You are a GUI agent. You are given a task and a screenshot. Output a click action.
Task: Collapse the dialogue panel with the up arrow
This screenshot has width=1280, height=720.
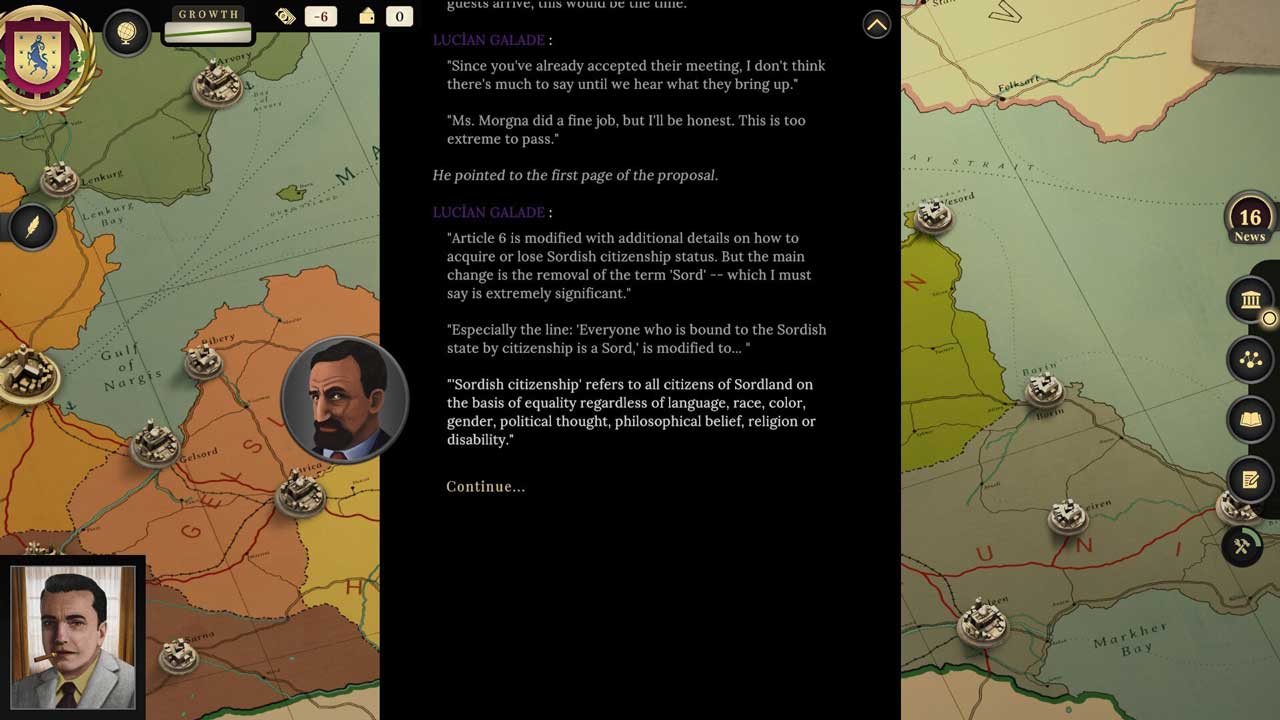(x=876, y=25)
